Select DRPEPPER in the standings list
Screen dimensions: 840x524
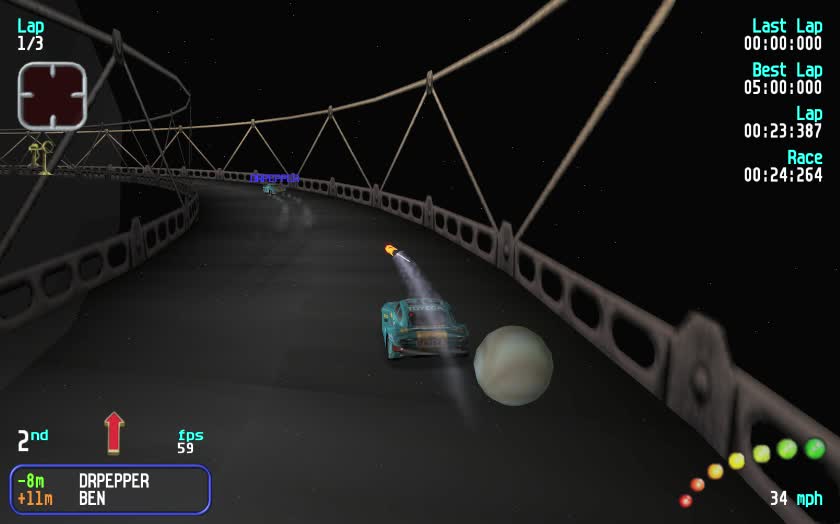(x=113, y=481)
